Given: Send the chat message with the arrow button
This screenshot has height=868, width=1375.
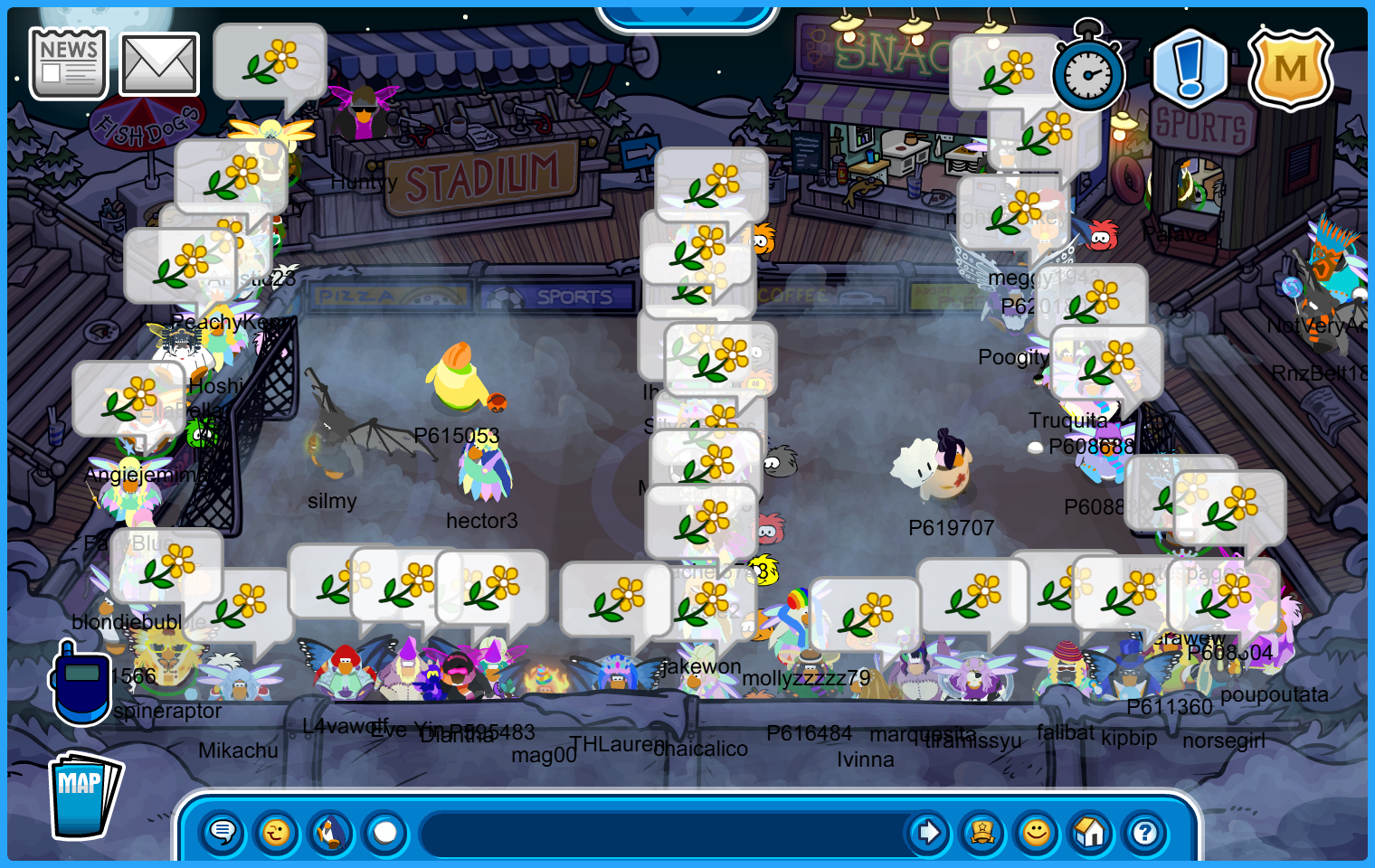Looking at the screenshot, I should (928, 832).
